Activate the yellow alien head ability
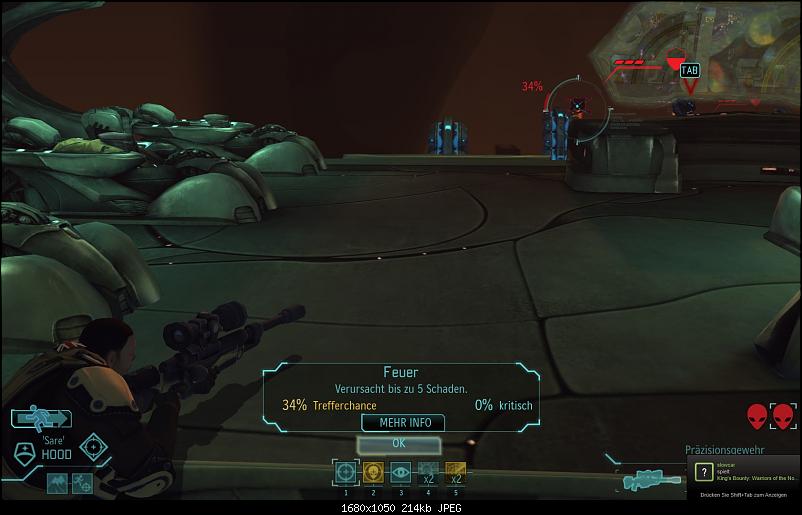802x515 pixels. [x=373, y=472]
